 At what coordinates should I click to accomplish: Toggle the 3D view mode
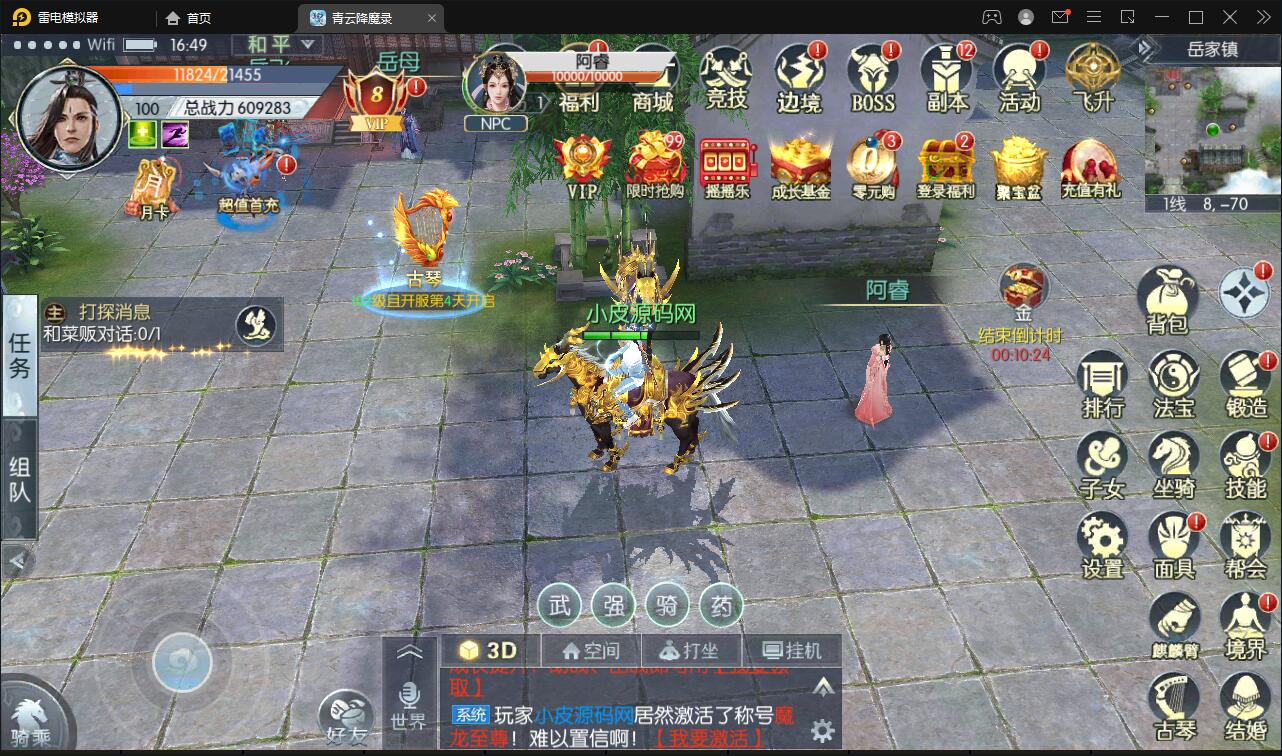point(489,649)
